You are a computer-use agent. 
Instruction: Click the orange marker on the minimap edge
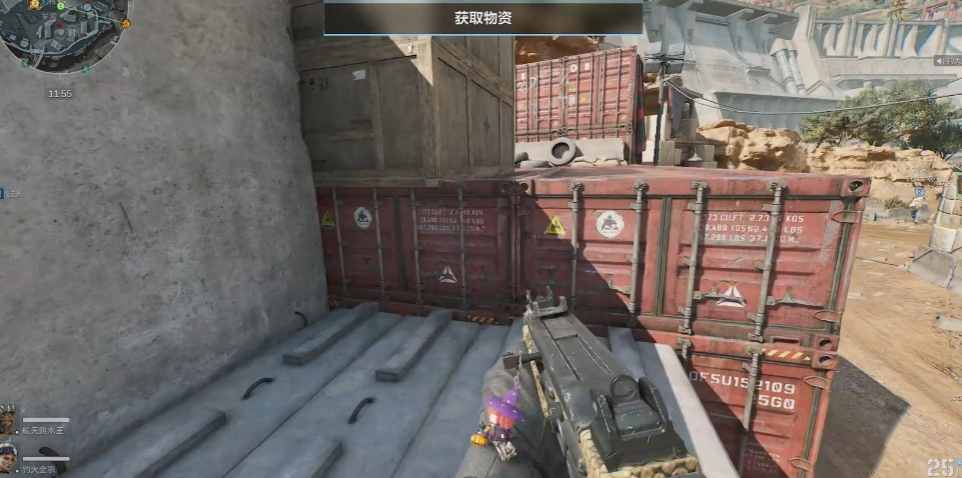tap(126, 23)
